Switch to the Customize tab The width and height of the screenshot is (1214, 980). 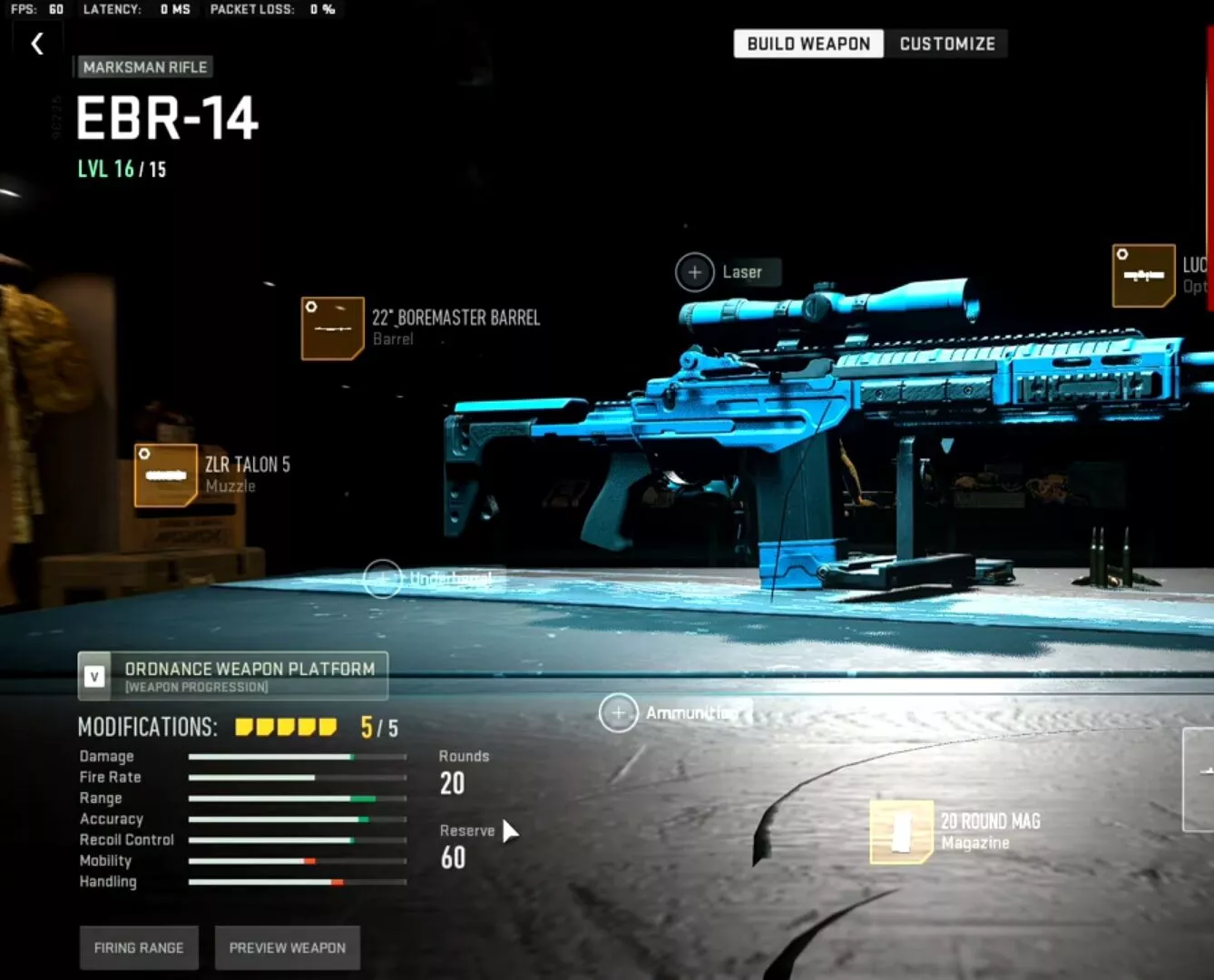pyautogui.click(x=947, y=44)
